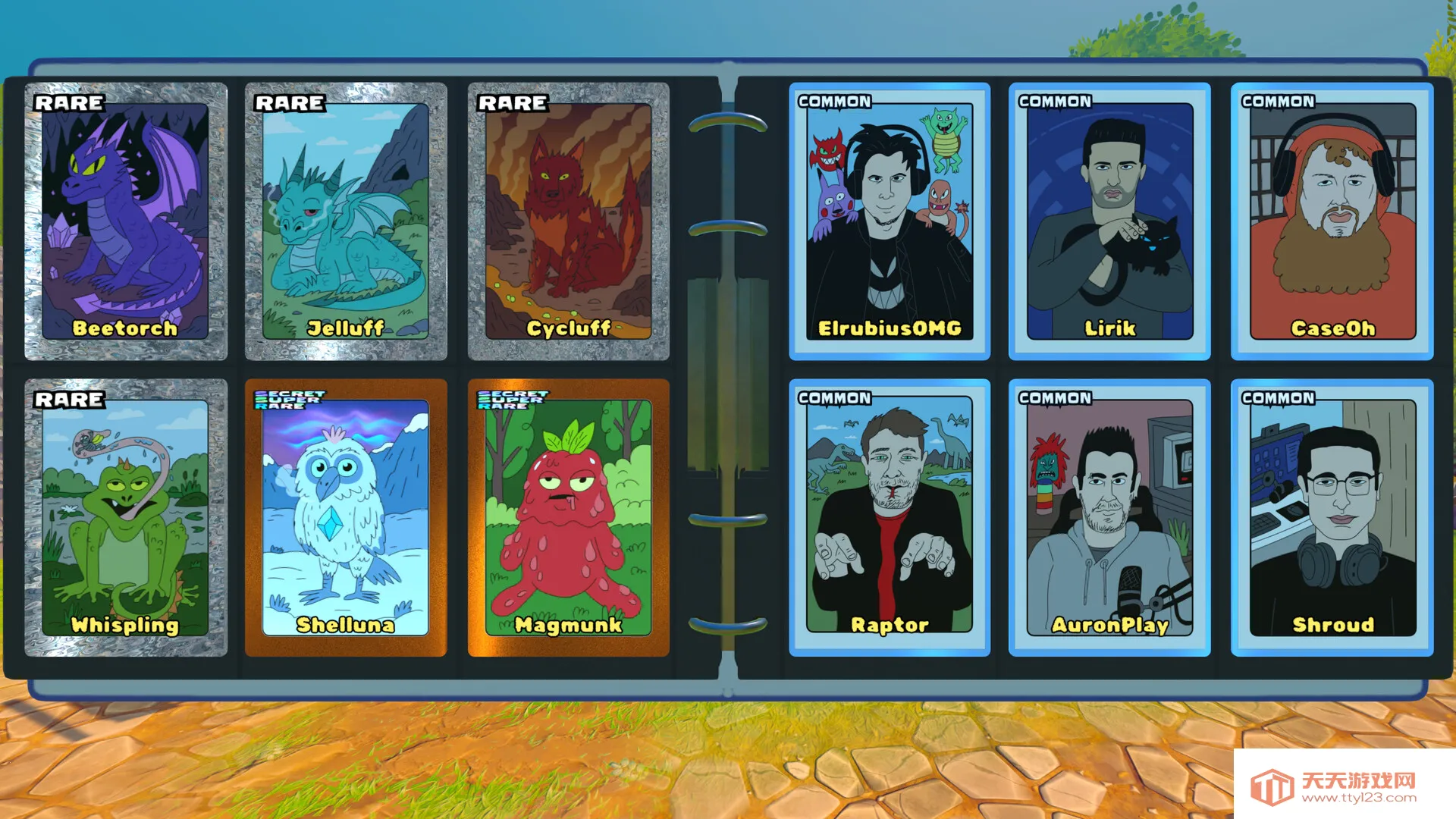Select the Beetorch rare card
The width and height of the screenshot is (1456, 819).
(x=126, y=221)
